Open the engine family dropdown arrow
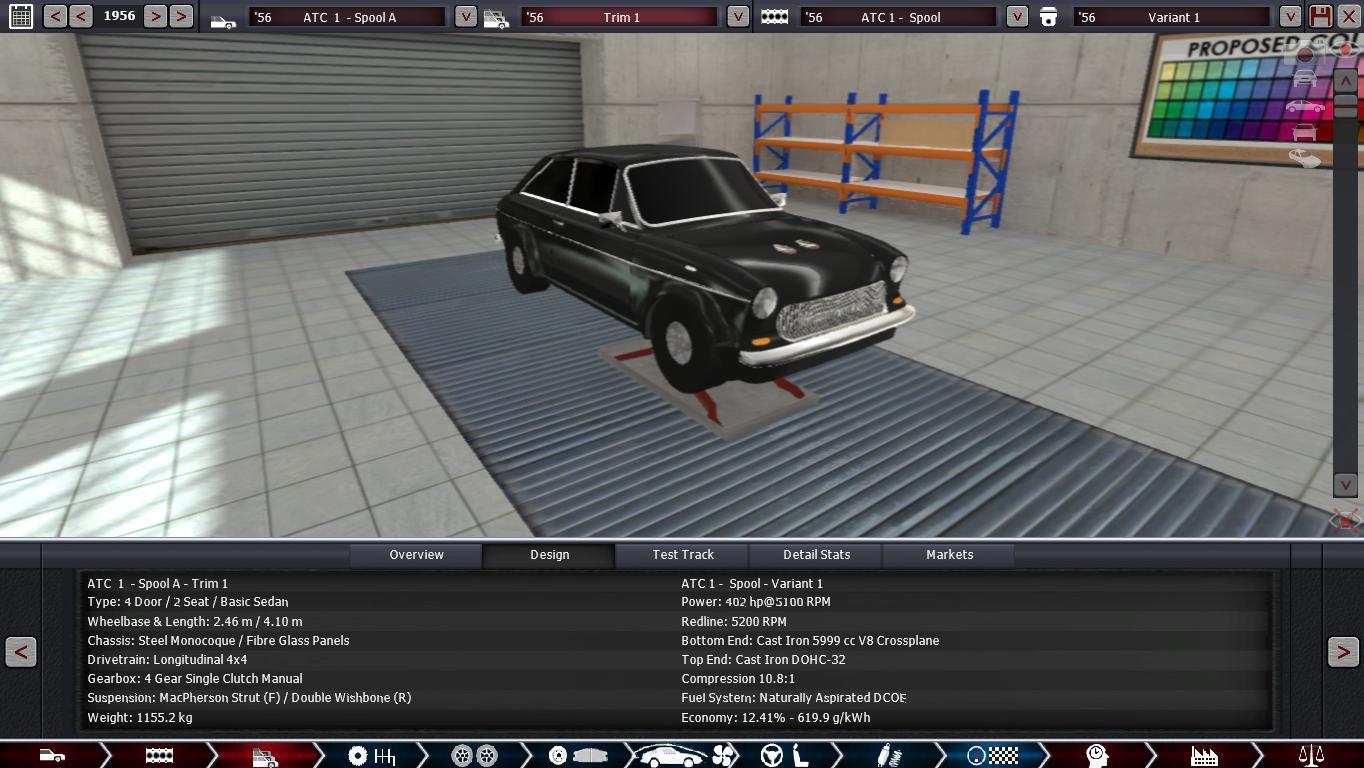 click(x=1016, y=17)
